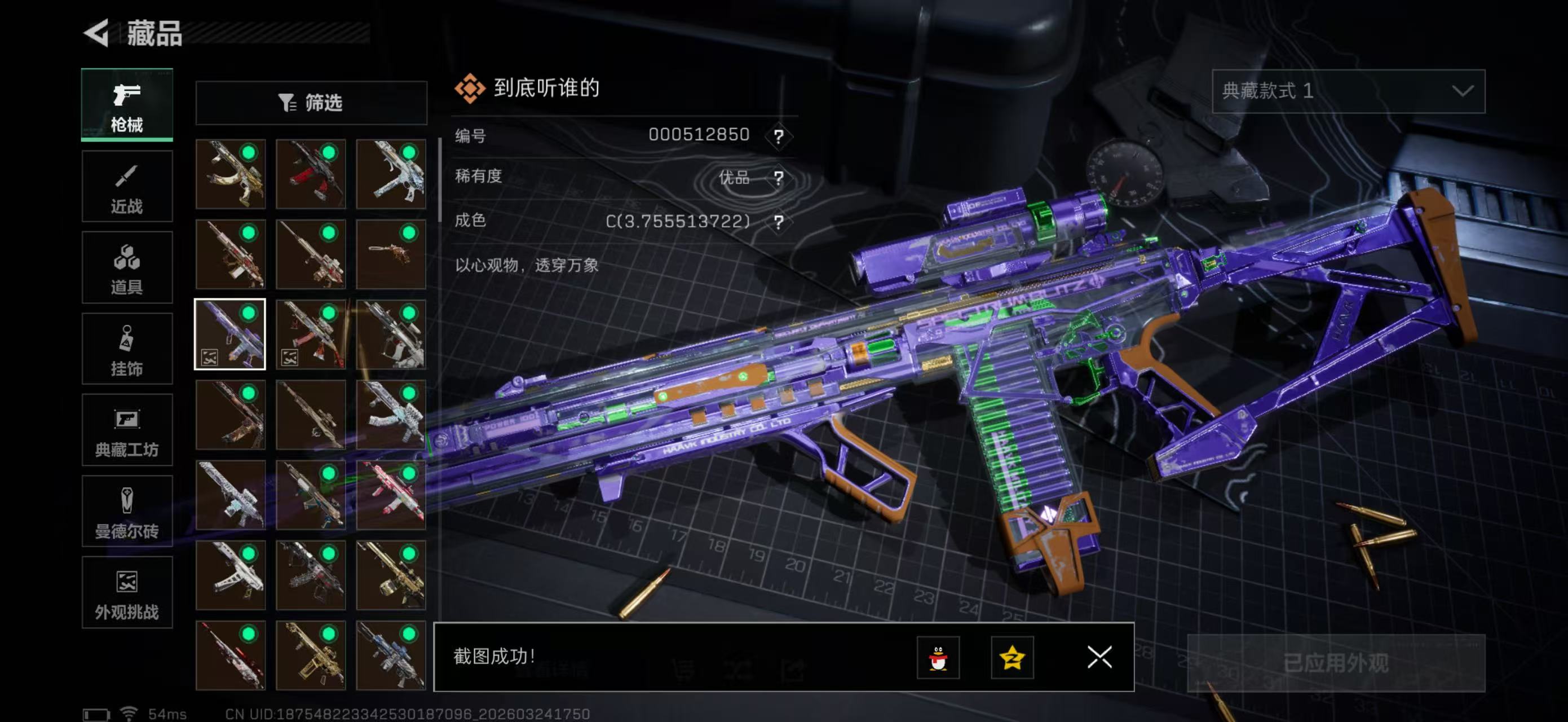
Task: Show the 稀有度 rarity help tooltip
Action: coord(779,178)
